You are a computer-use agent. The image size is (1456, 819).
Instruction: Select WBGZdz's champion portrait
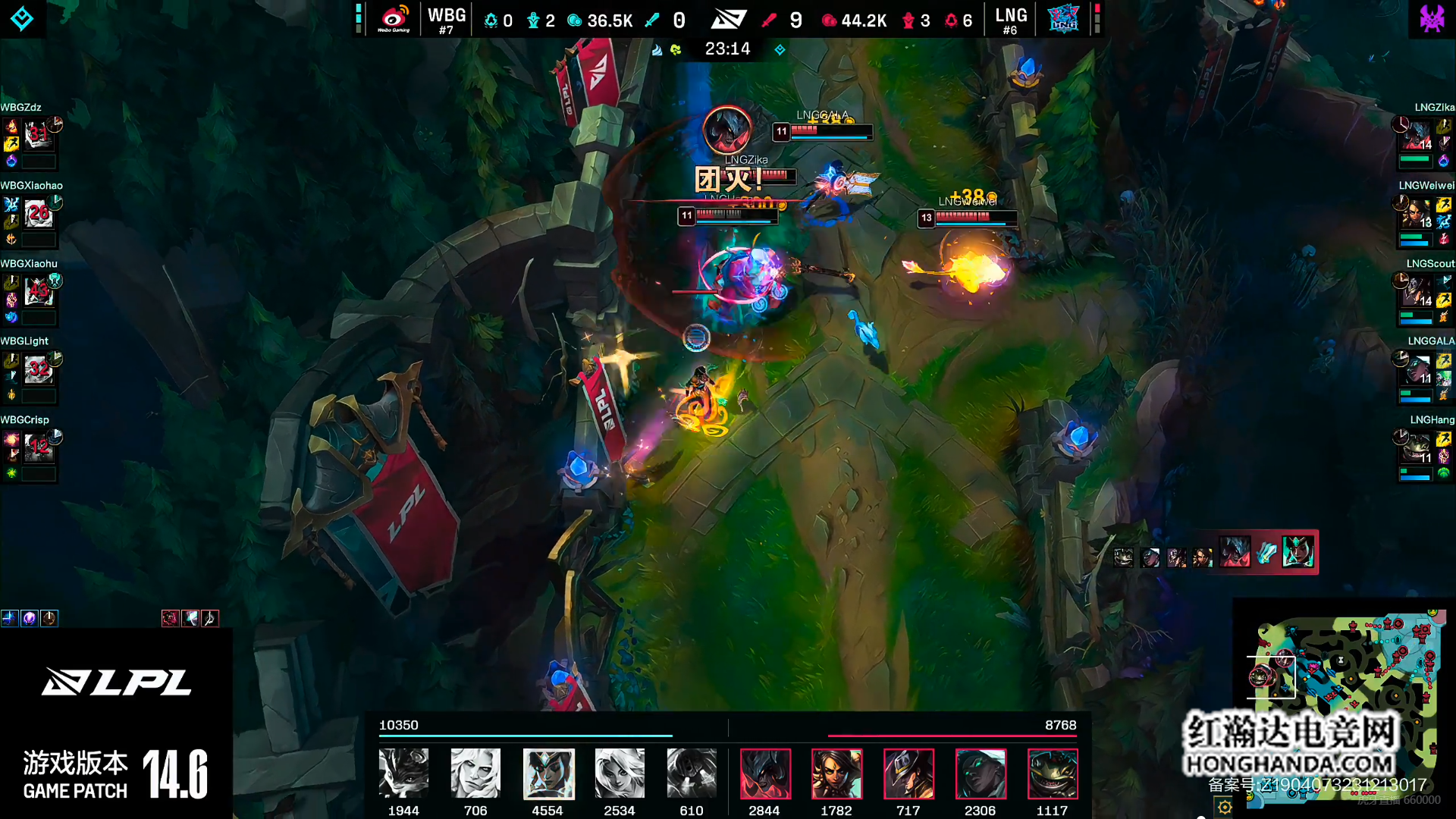click(x=38, y=135)
